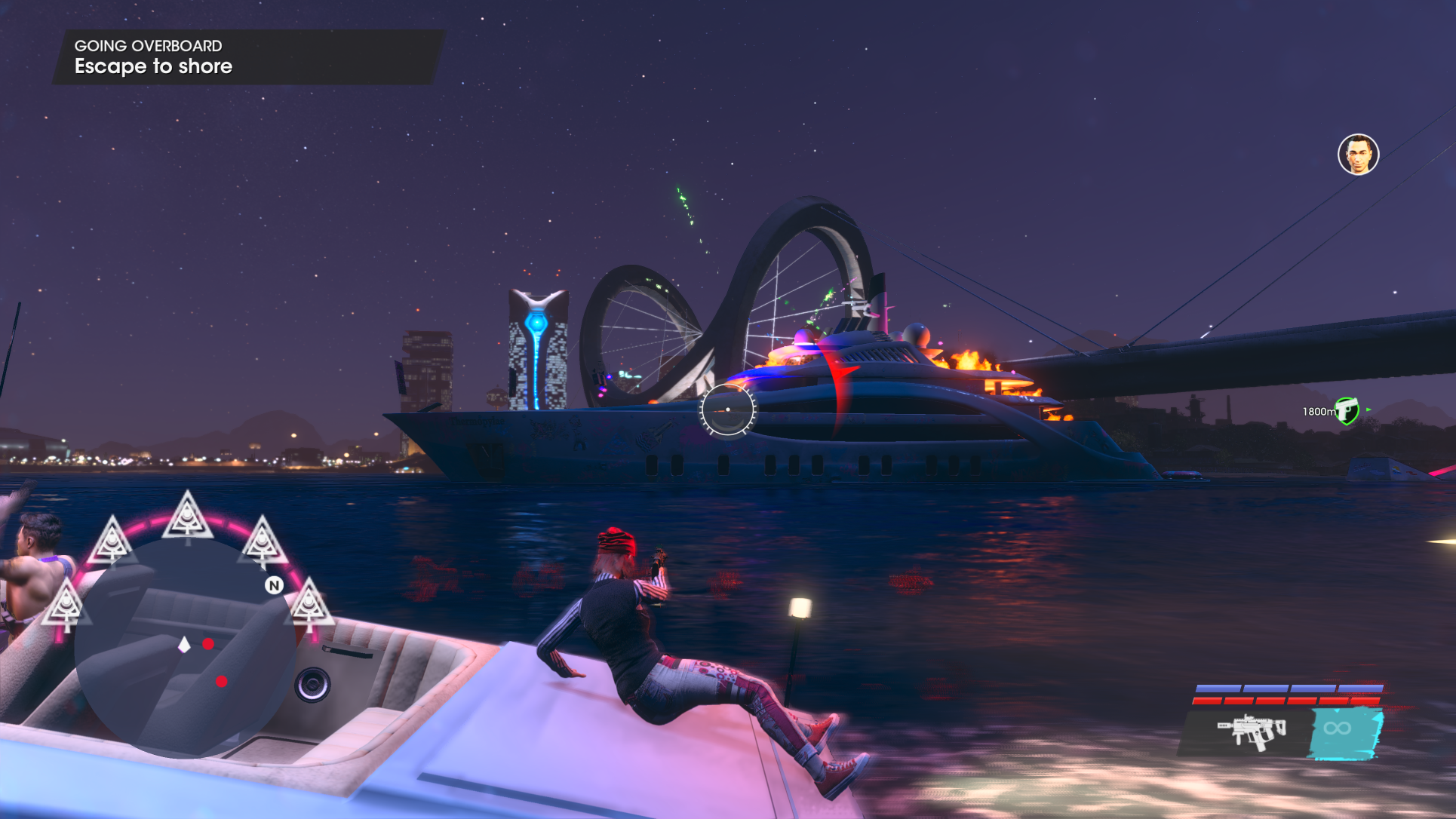Open the circular minimap
This screenshot has width=1456, height=819.
186,647
